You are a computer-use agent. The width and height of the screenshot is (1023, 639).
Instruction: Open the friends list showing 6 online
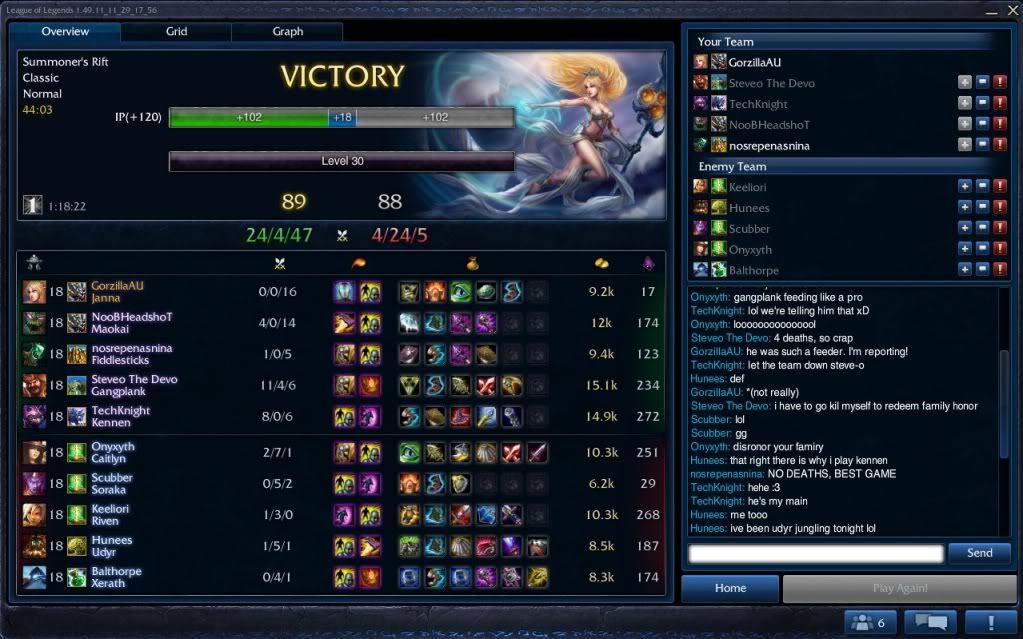tap(868, 623)
